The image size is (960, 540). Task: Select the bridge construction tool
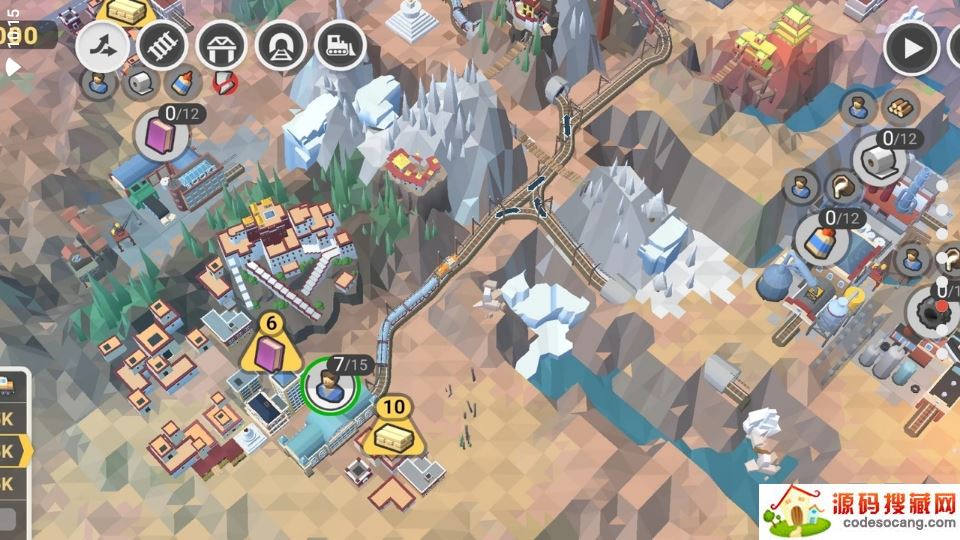click(x=221, y=45)
